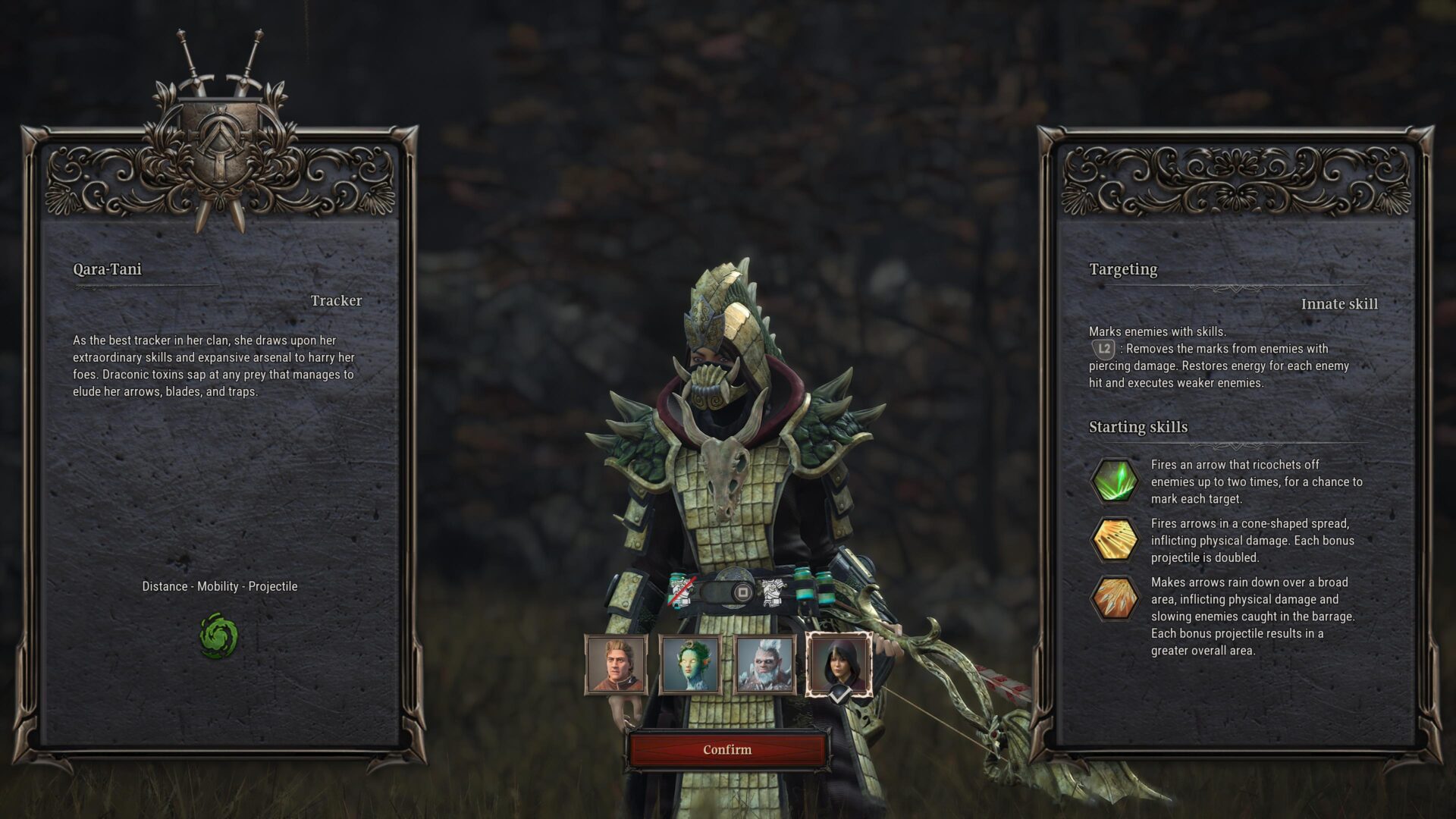Screen dimensions: 1456x819
Task: Choose the green-skinned leafy character portrait
Action: tap(689, 665)
